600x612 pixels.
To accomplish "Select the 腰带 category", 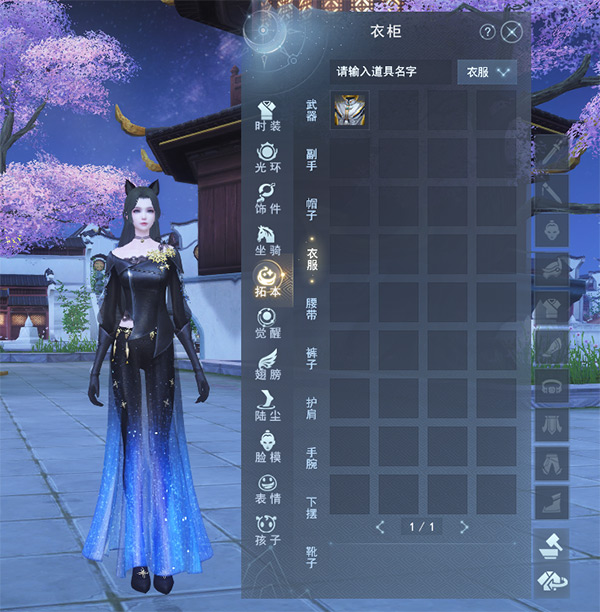I will point(311,305).
